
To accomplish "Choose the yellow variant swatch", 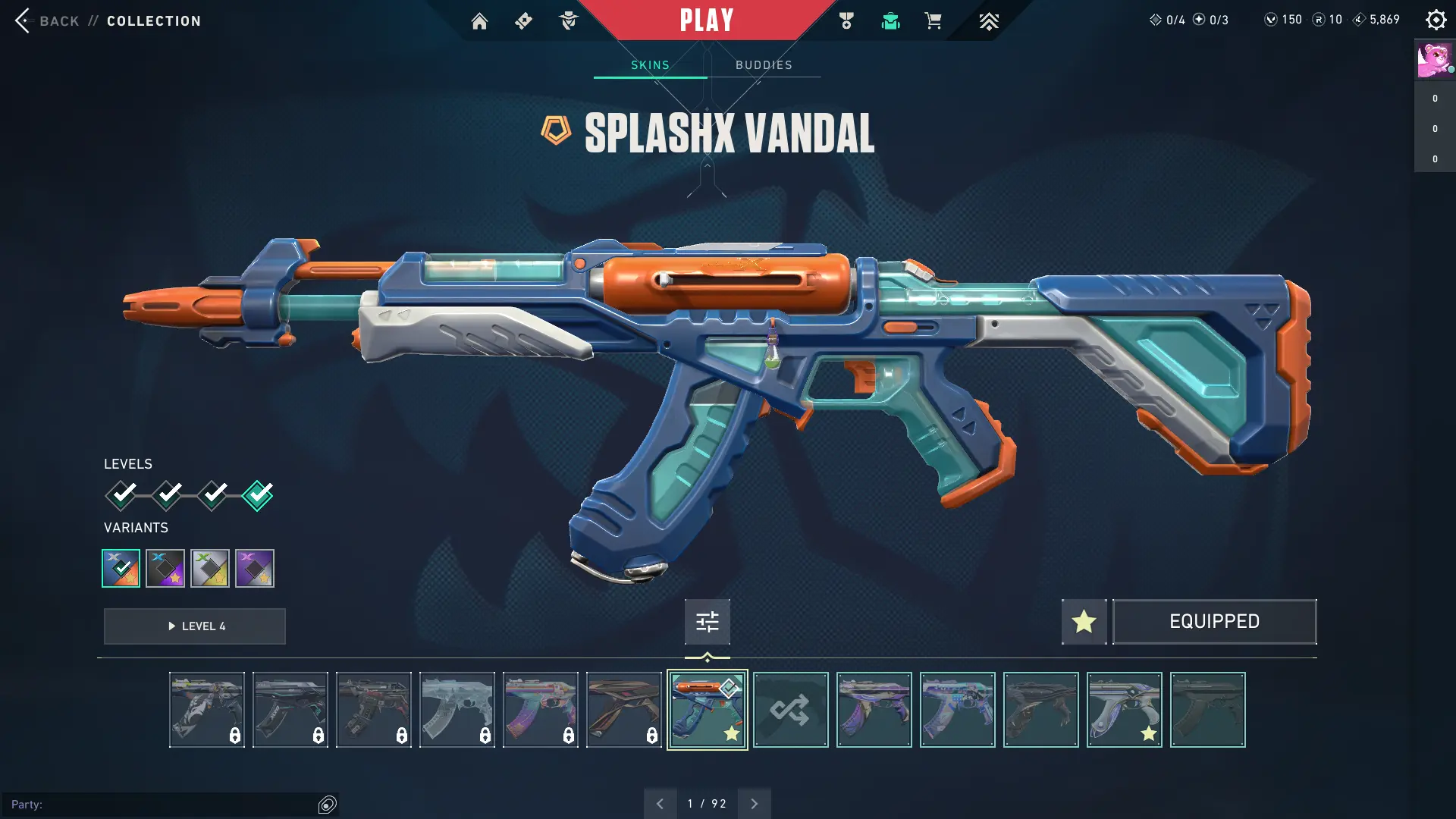I will click(210, 568).
